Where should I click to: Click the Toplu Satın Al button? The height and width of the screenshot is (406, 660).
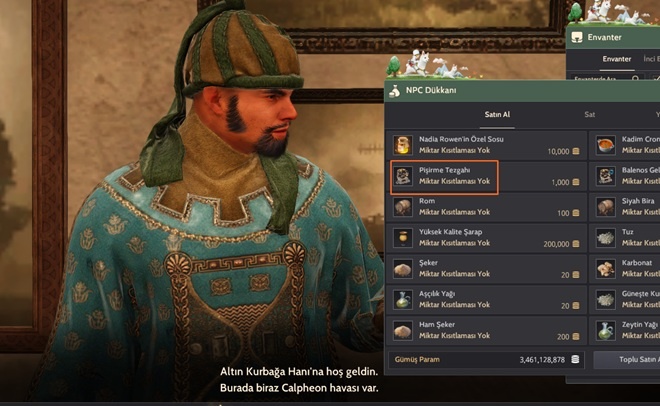point(627,359)
